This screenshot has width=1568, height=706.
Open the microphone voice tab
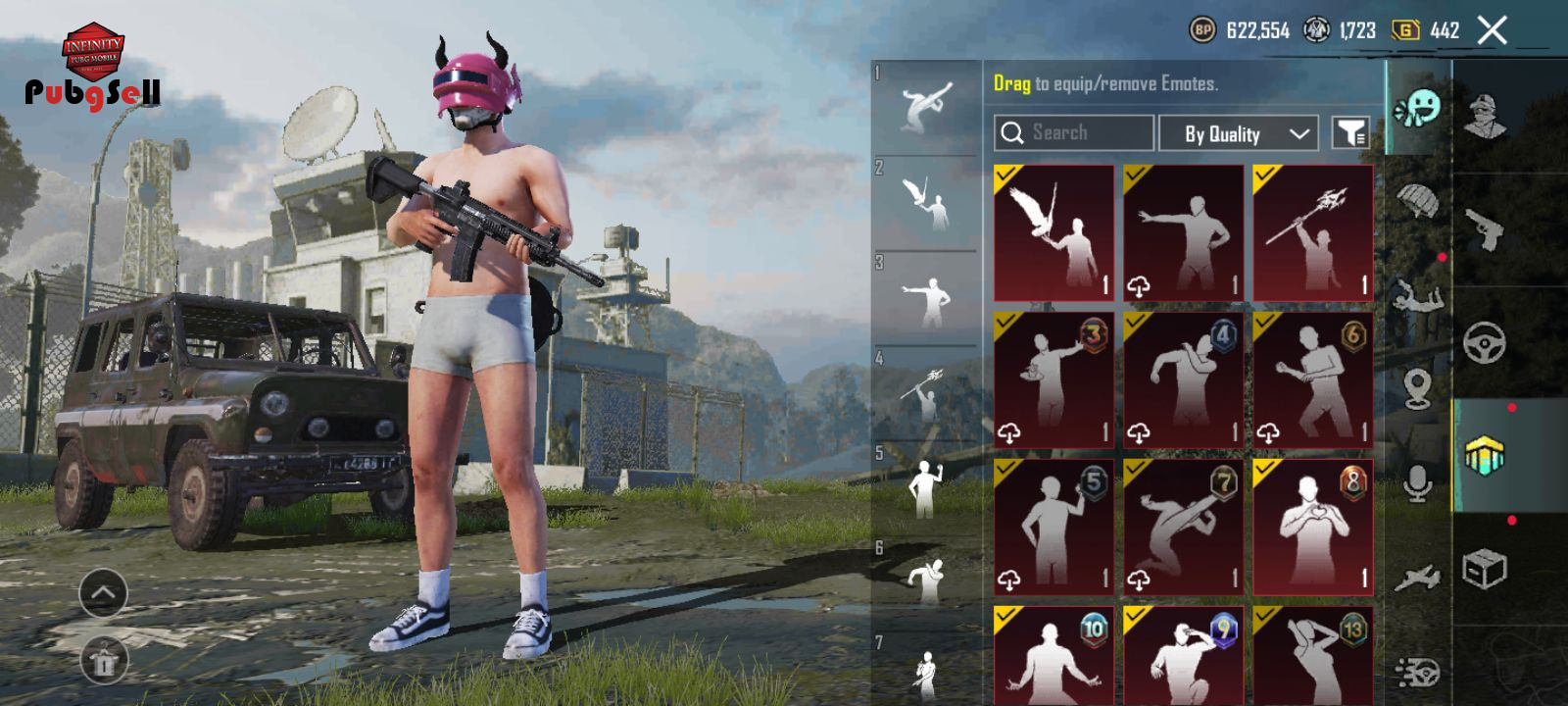[1418, 483]
